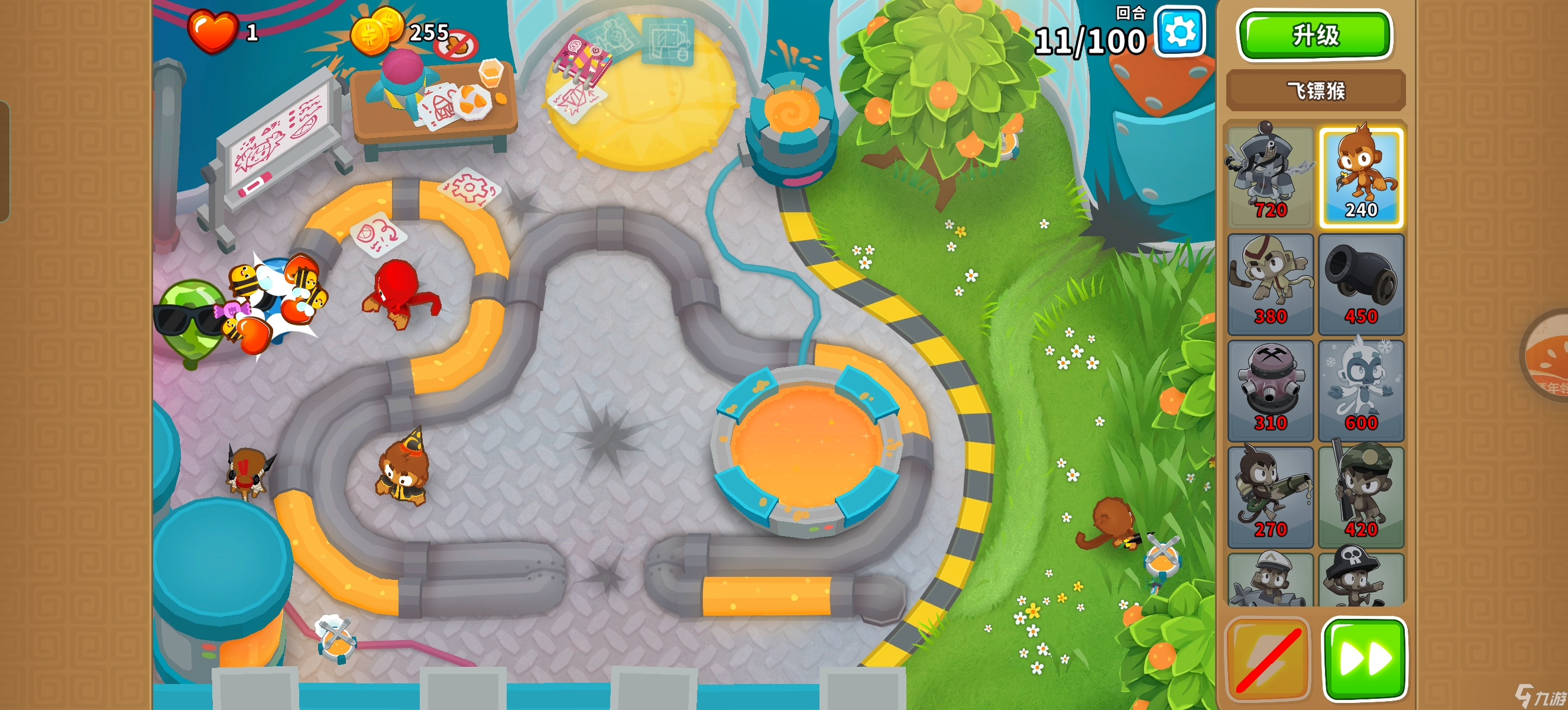Tap the green 升级 upgrade button
Image resolution: width=1568 pixels, height=710 pixels.
tap(1314, 35)
